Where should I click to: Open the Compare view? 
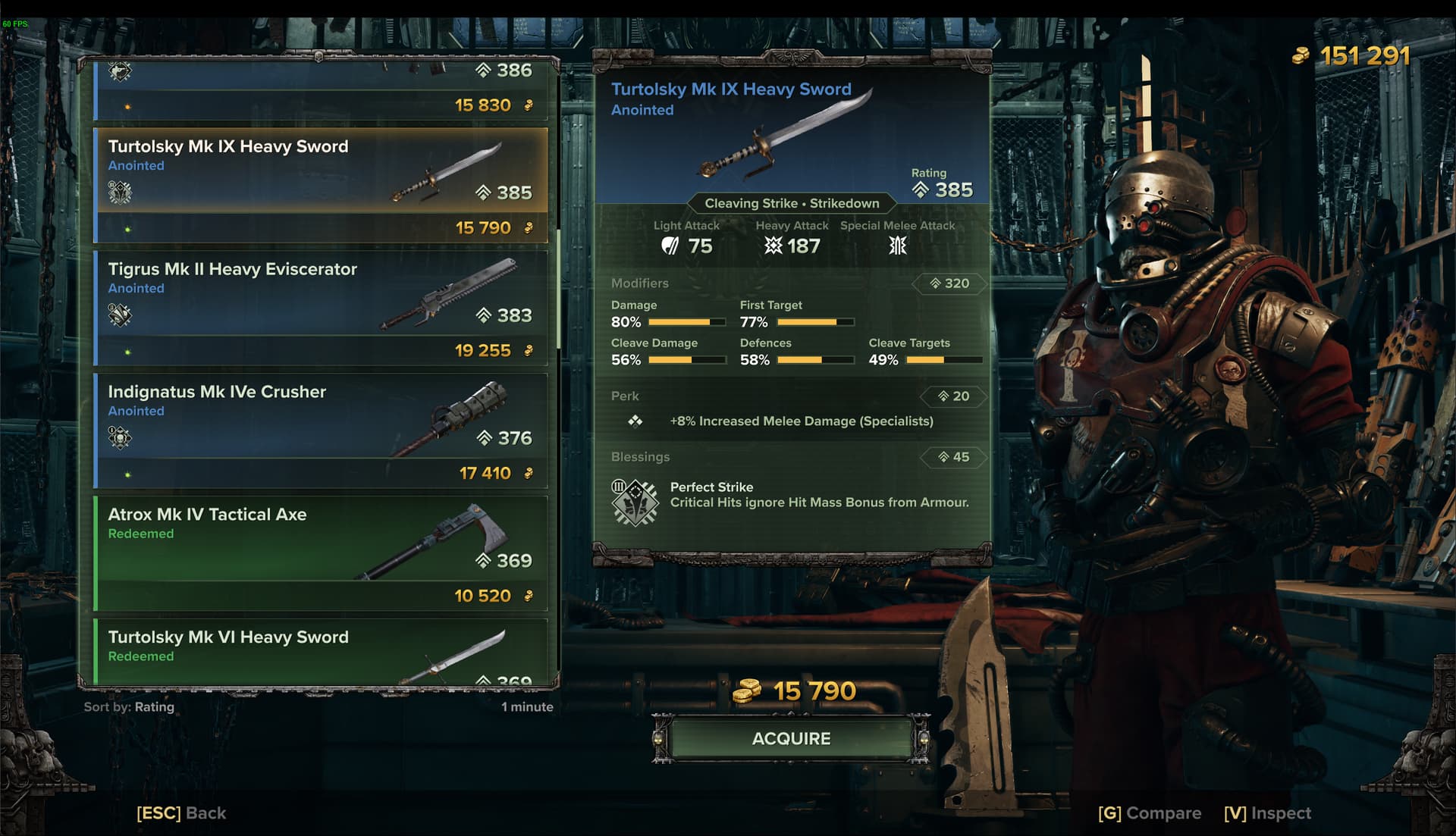pos(1149,813)
